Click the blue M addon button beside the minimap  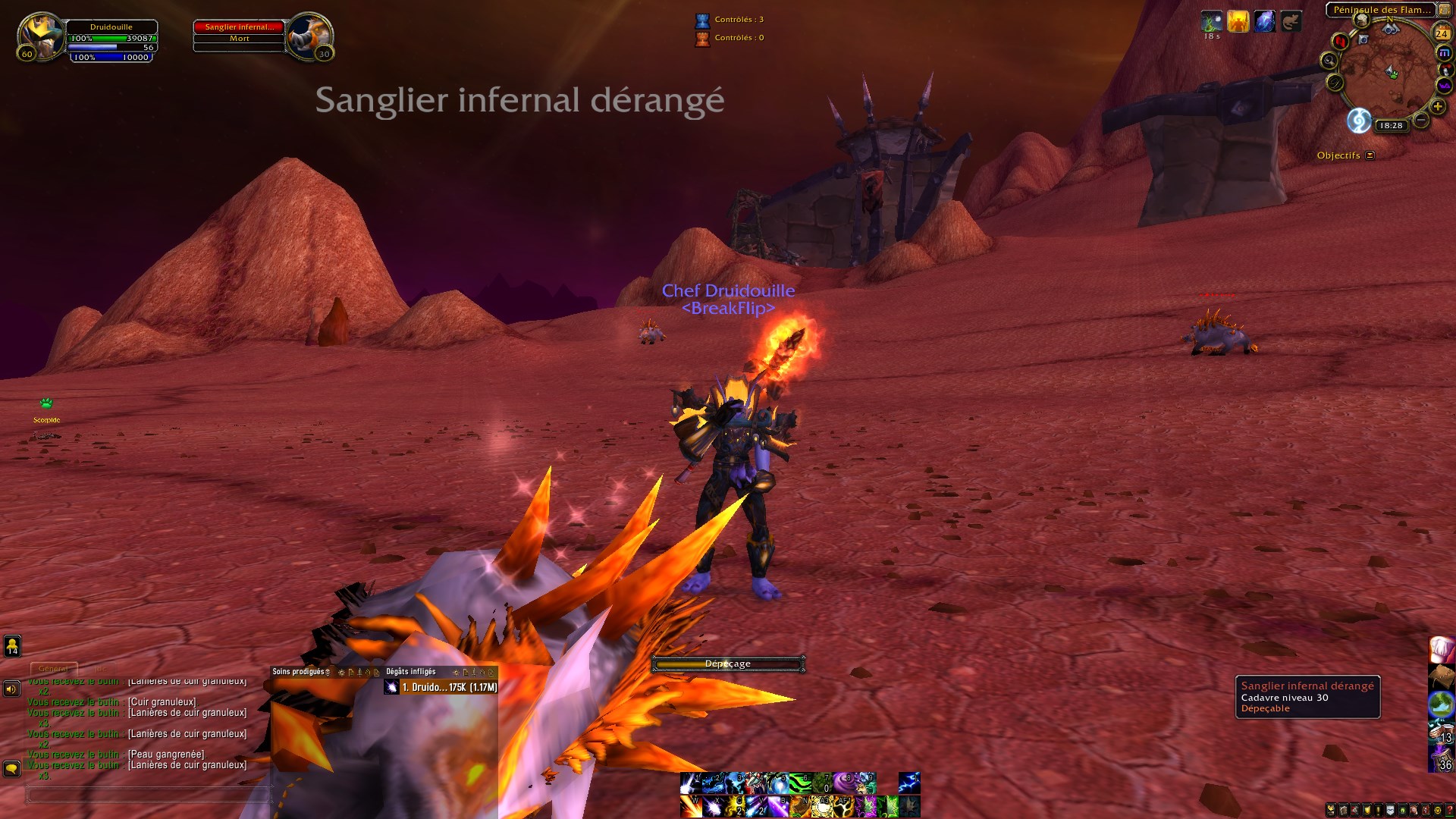[1445, 52]
